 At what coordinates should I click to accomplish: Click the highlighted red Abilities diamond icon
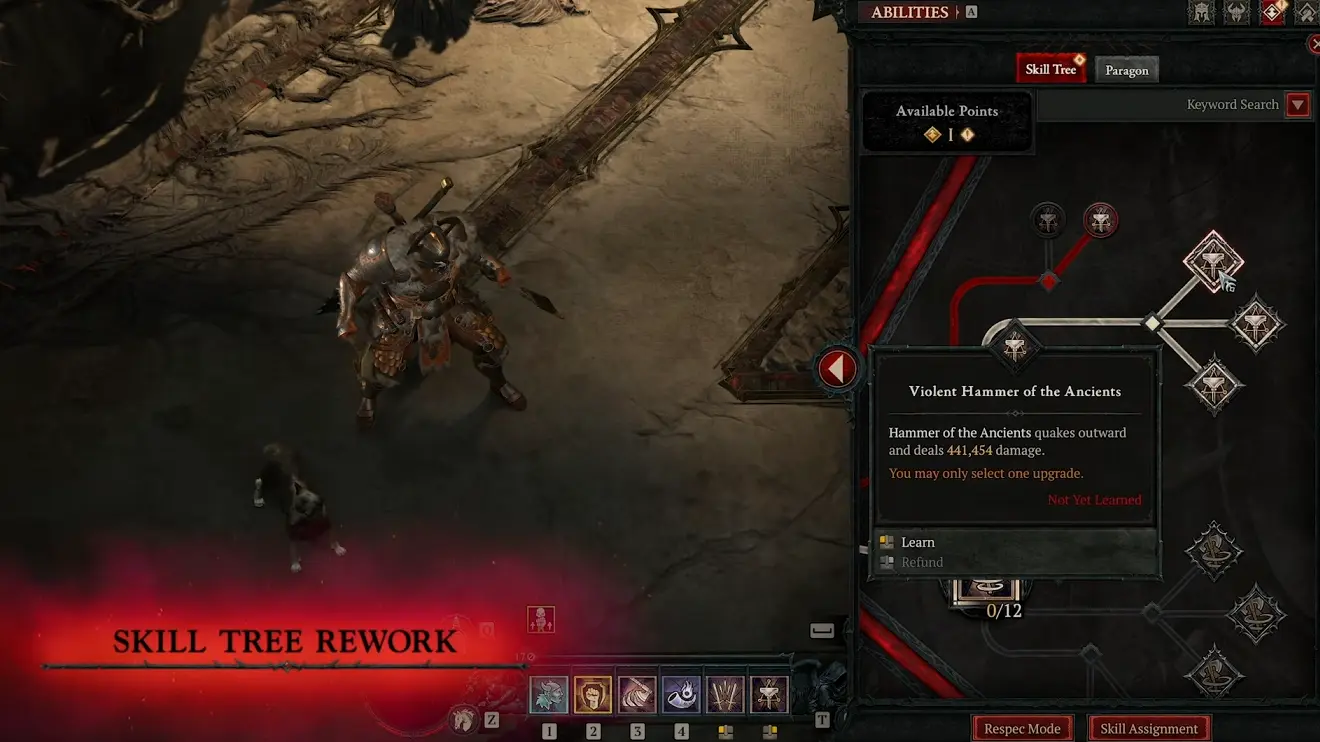1272,13
